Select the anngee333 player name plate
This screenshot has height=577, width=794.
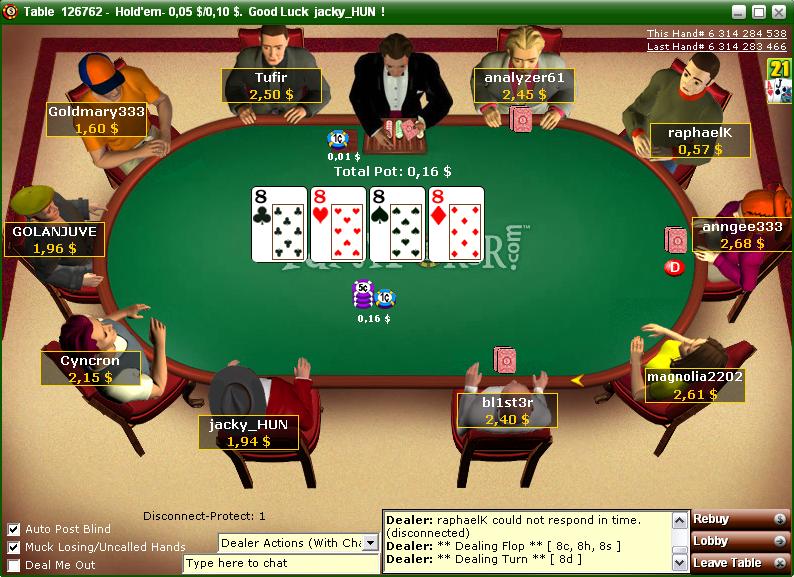point(741,235)
